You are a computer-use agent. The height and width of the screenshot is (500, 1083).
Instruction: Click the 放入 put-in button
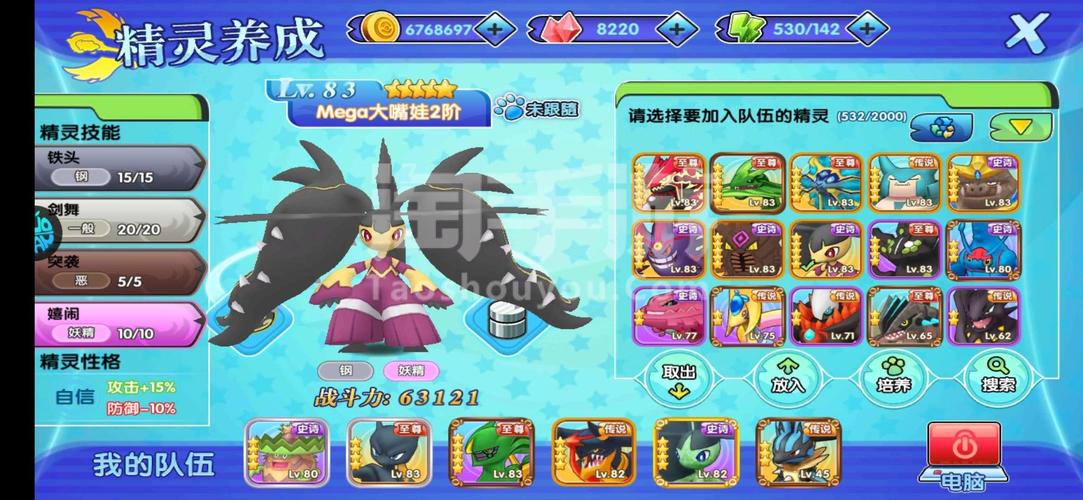787,378
